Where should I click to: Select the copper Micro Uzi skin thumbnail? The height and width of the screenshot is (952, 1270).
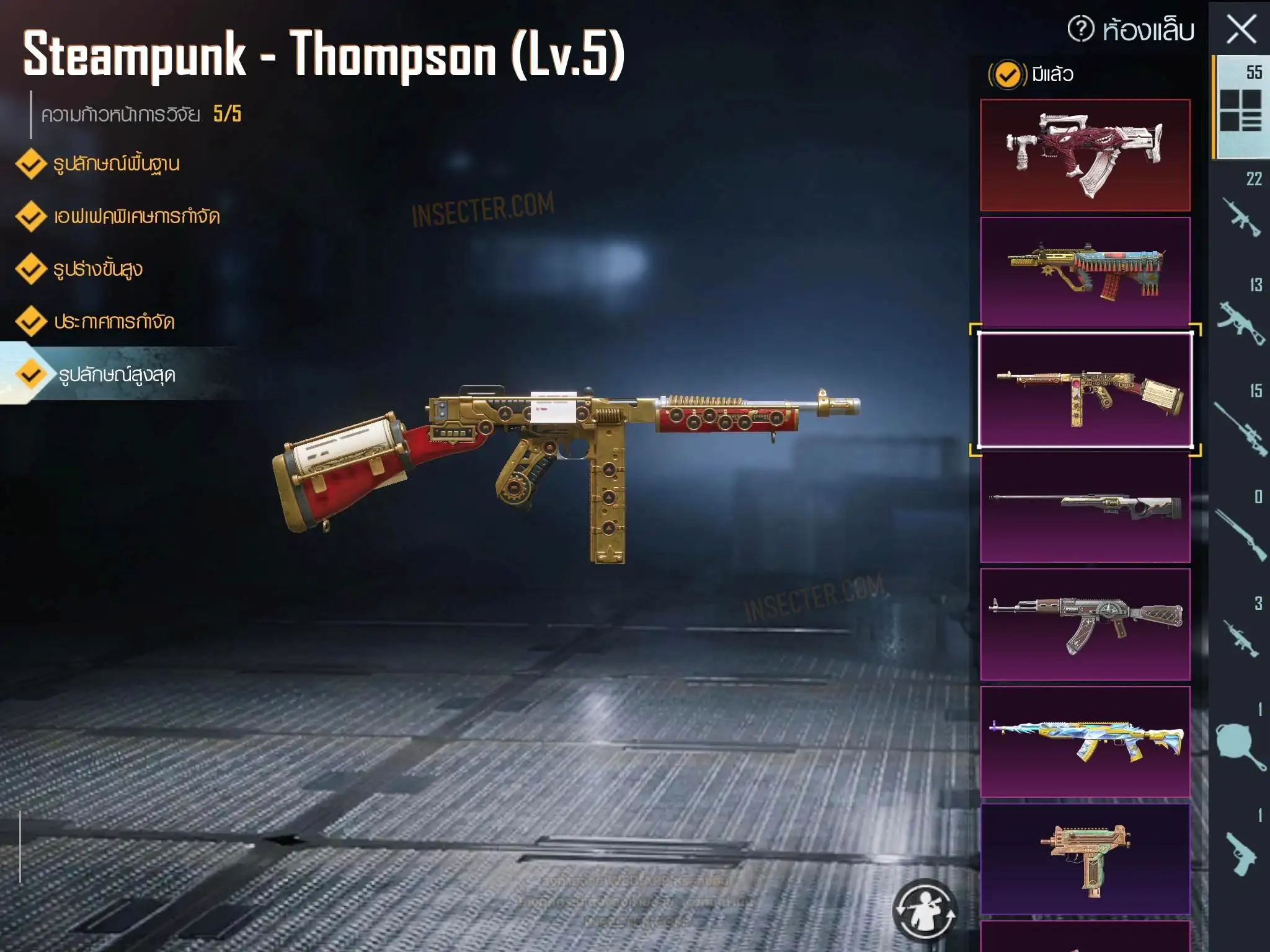click(x=1085, y=858)
